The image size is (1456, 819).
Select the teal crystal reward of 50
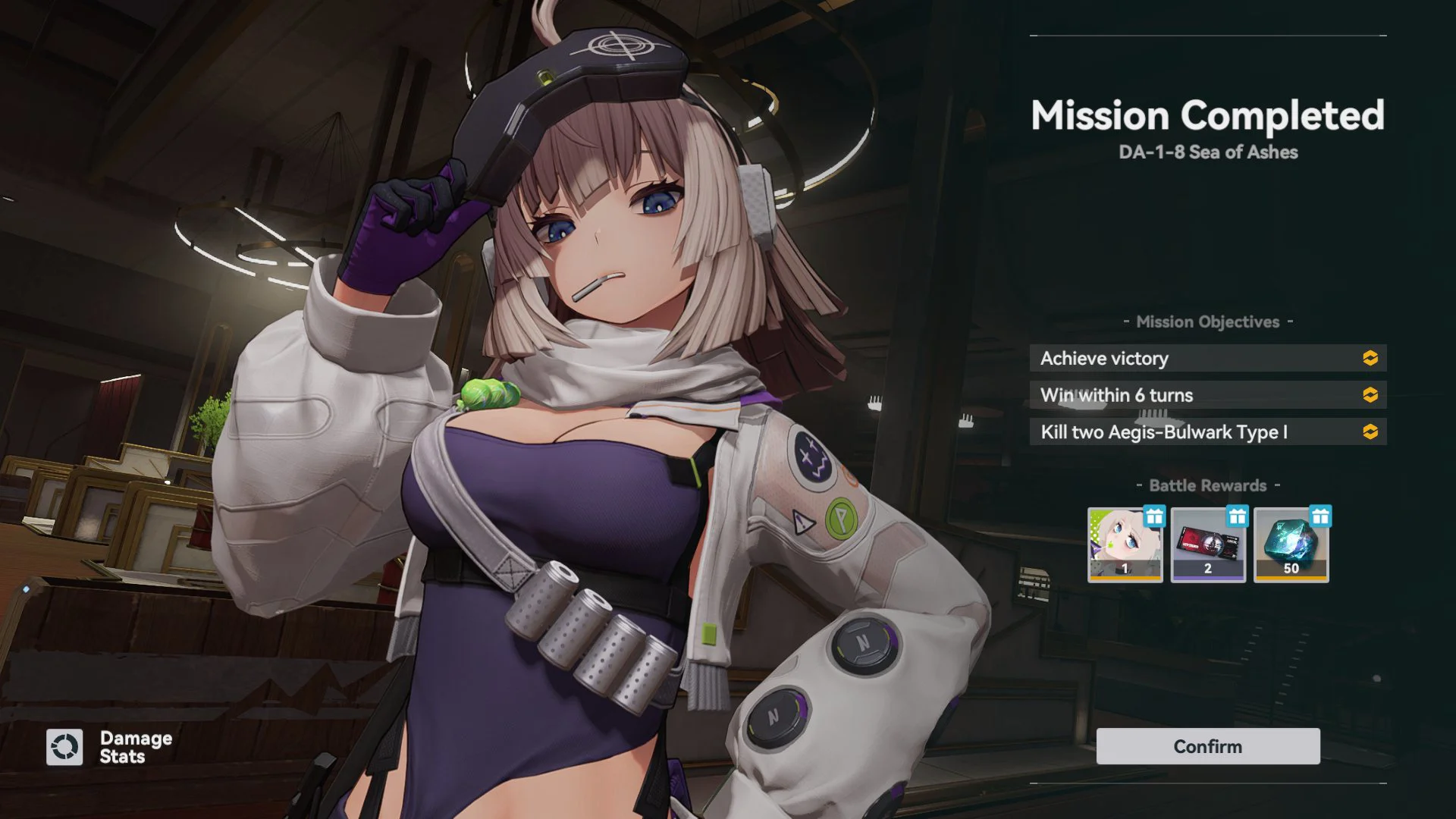coord(1291,544)
